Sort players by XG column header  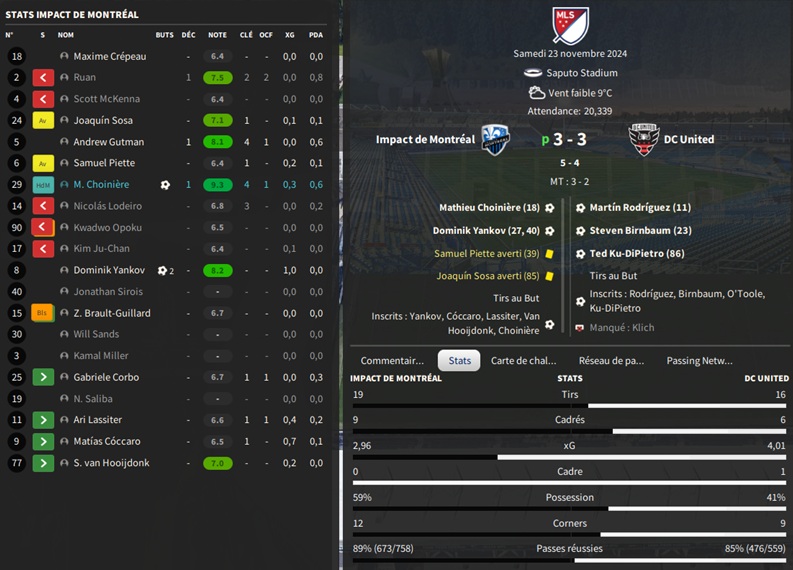coord(290,35)
